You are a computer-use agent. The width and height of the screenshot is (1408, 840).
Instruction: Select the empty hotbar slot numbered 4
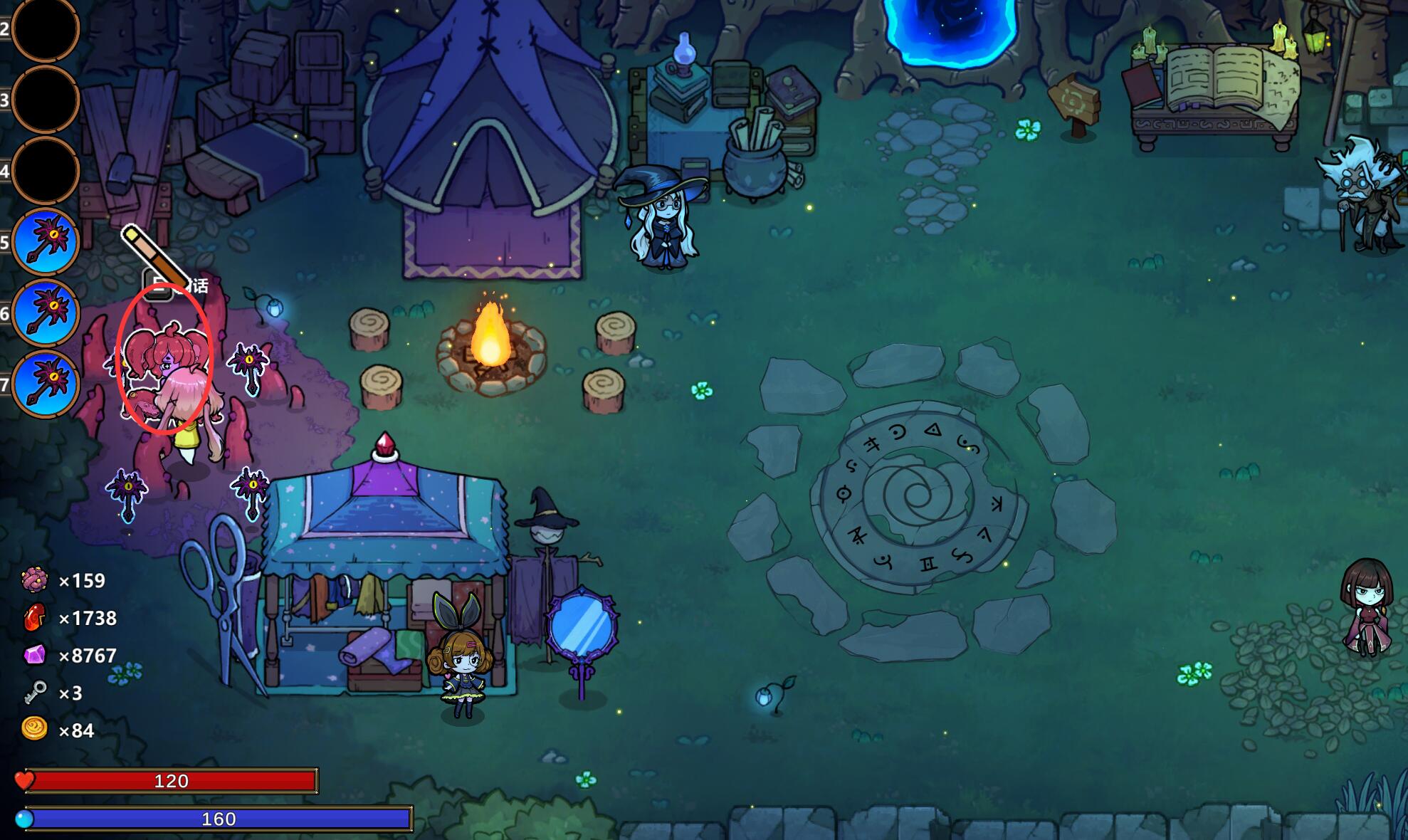pyautogui.click(x=46, y=171)
